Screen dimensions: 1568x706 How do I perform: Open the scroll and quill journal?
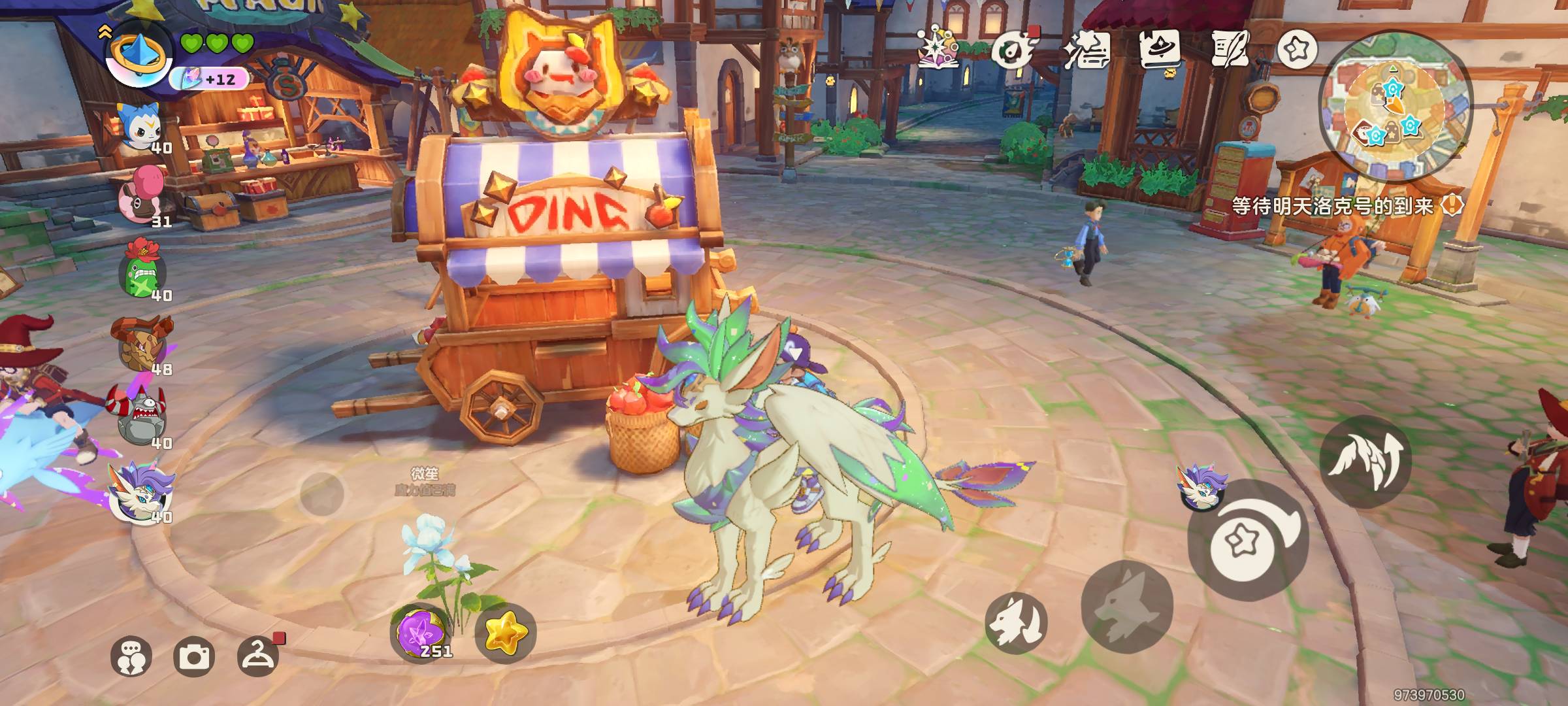tap(1229, 48)
